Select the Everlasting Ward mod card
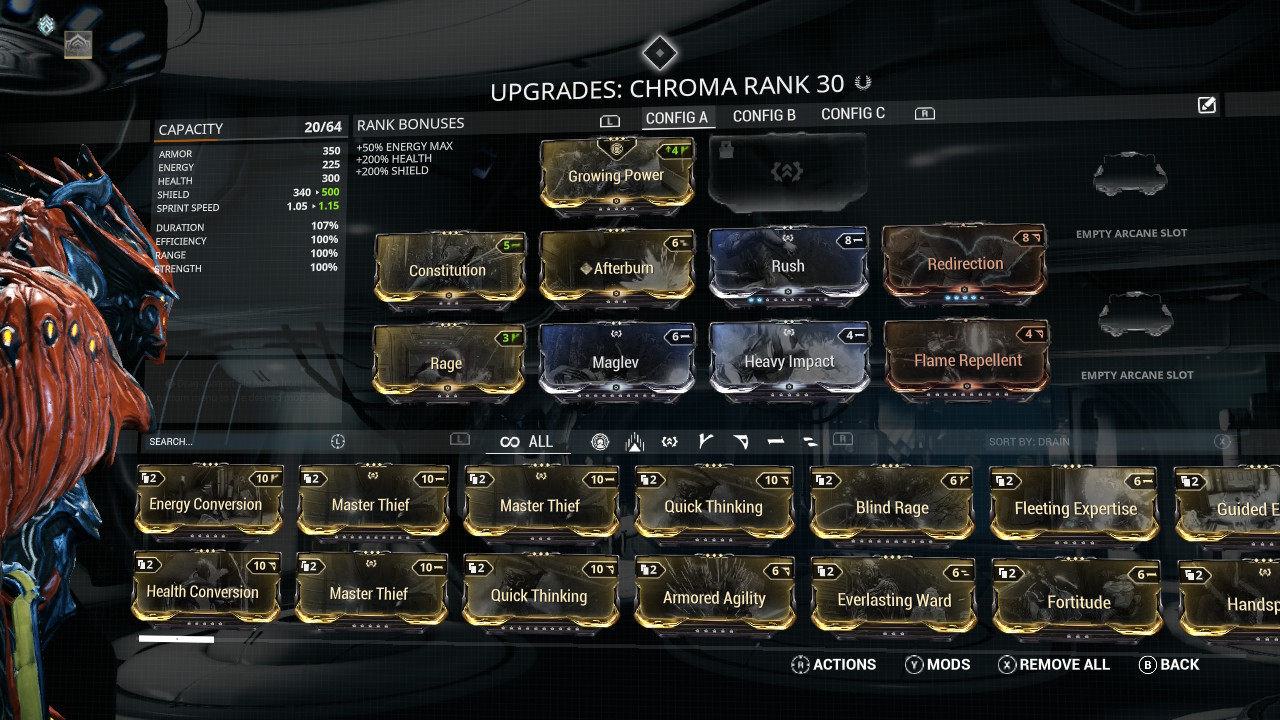 click(893, 599)
